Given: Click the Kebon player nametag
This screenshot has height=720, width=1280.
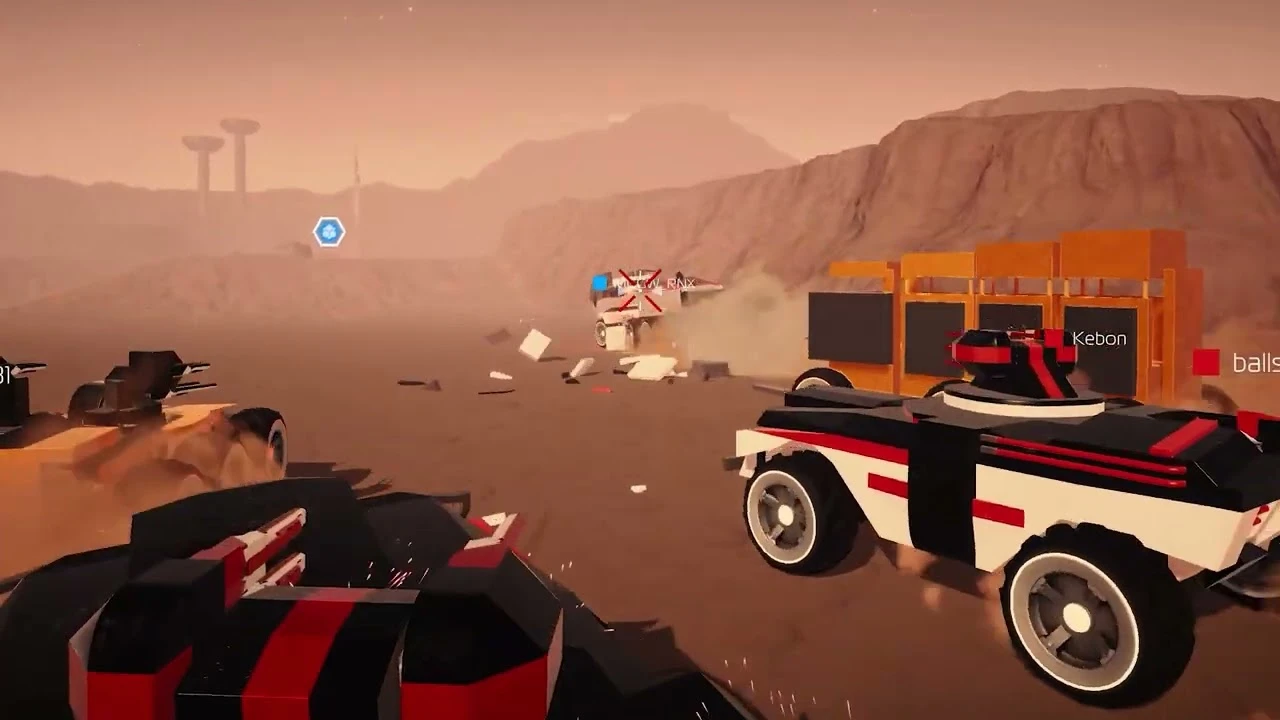Looking at the screenshot, I should coord(1099,338).
